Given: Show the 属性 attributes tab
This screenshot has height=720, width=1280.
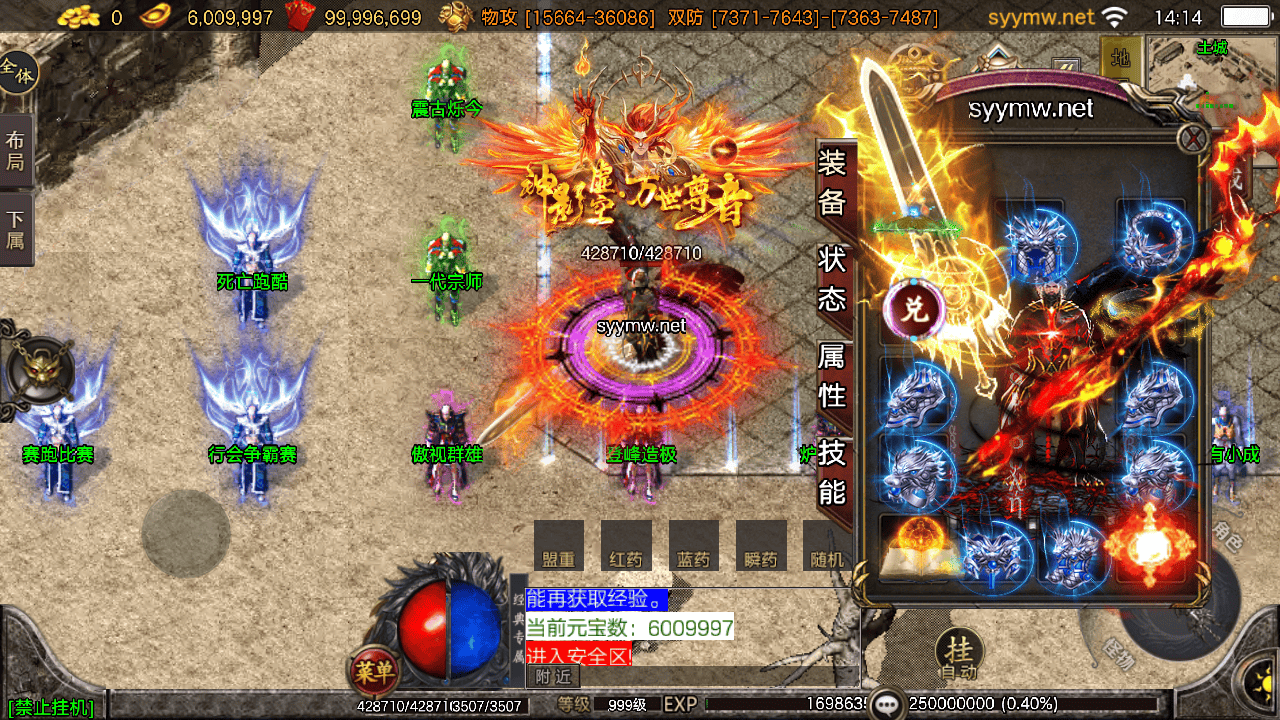Looking at the screenshot, I should coord(833,374).
